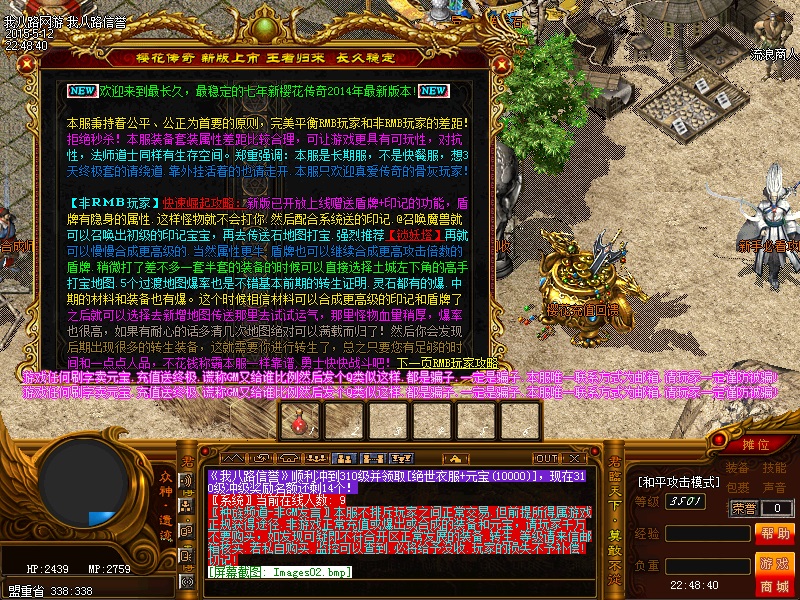The image size is (800, 600).
Task: Open the 下一页RMB玩家攻略 link
Action: 447,363
